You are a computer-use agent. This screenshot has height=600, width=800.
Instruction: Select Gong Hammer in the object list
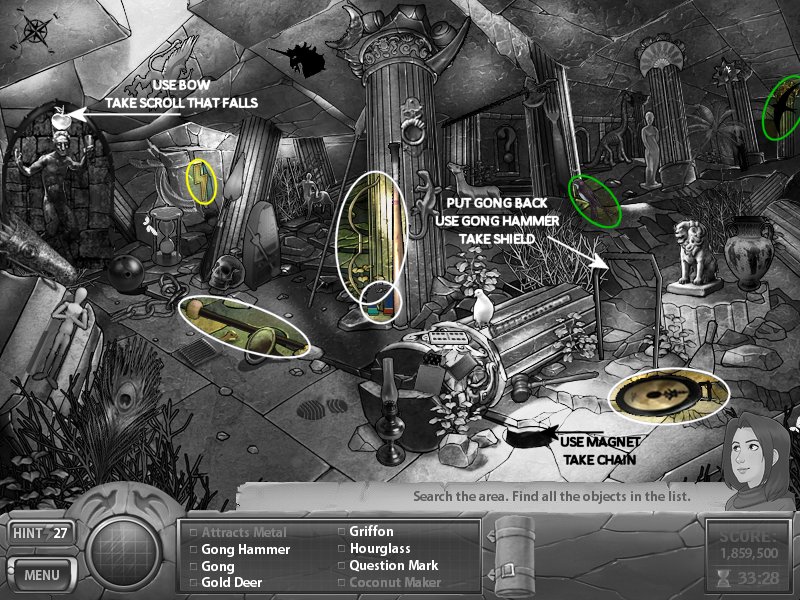pyautogui.click(x=245, y=549)
